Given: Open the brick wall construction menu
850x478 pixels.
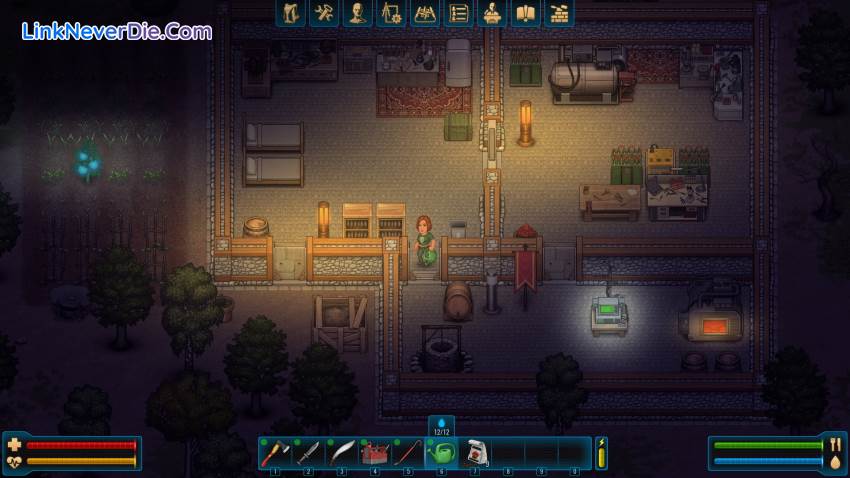Looking at the screenshot, I should tap(559, 13).
